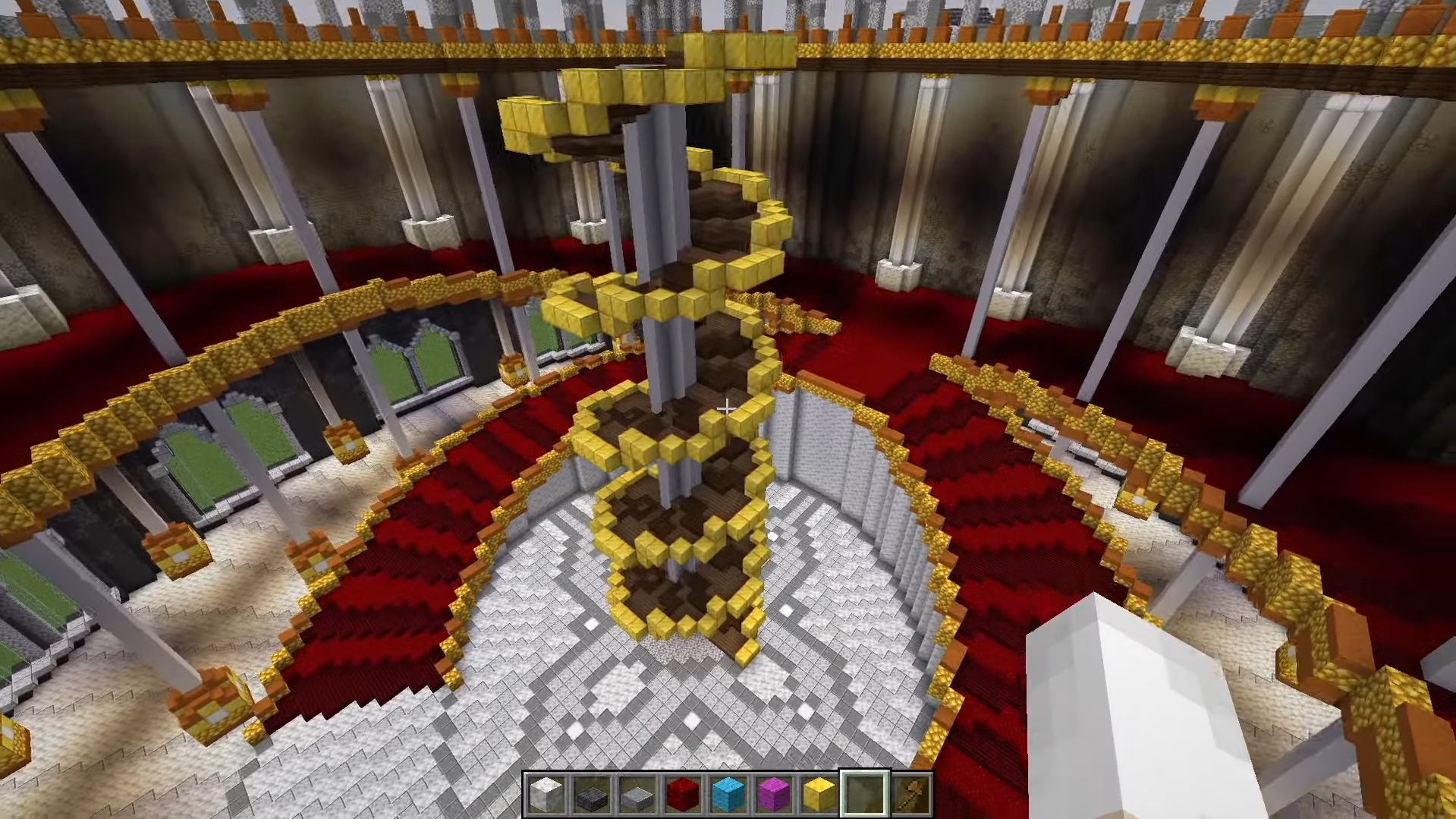Screen dimensions: 1456x819
Task: Click the crosshair at screen center
Action: [x=726, y=409]
